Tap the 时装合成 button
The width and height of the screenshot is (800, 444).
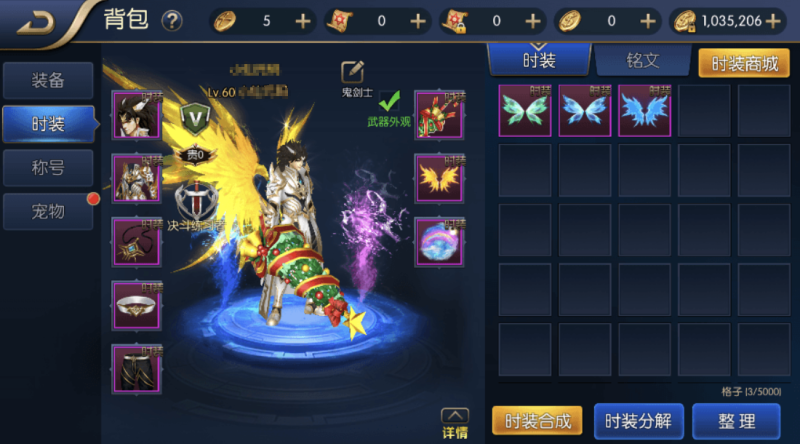click(537, 421)
